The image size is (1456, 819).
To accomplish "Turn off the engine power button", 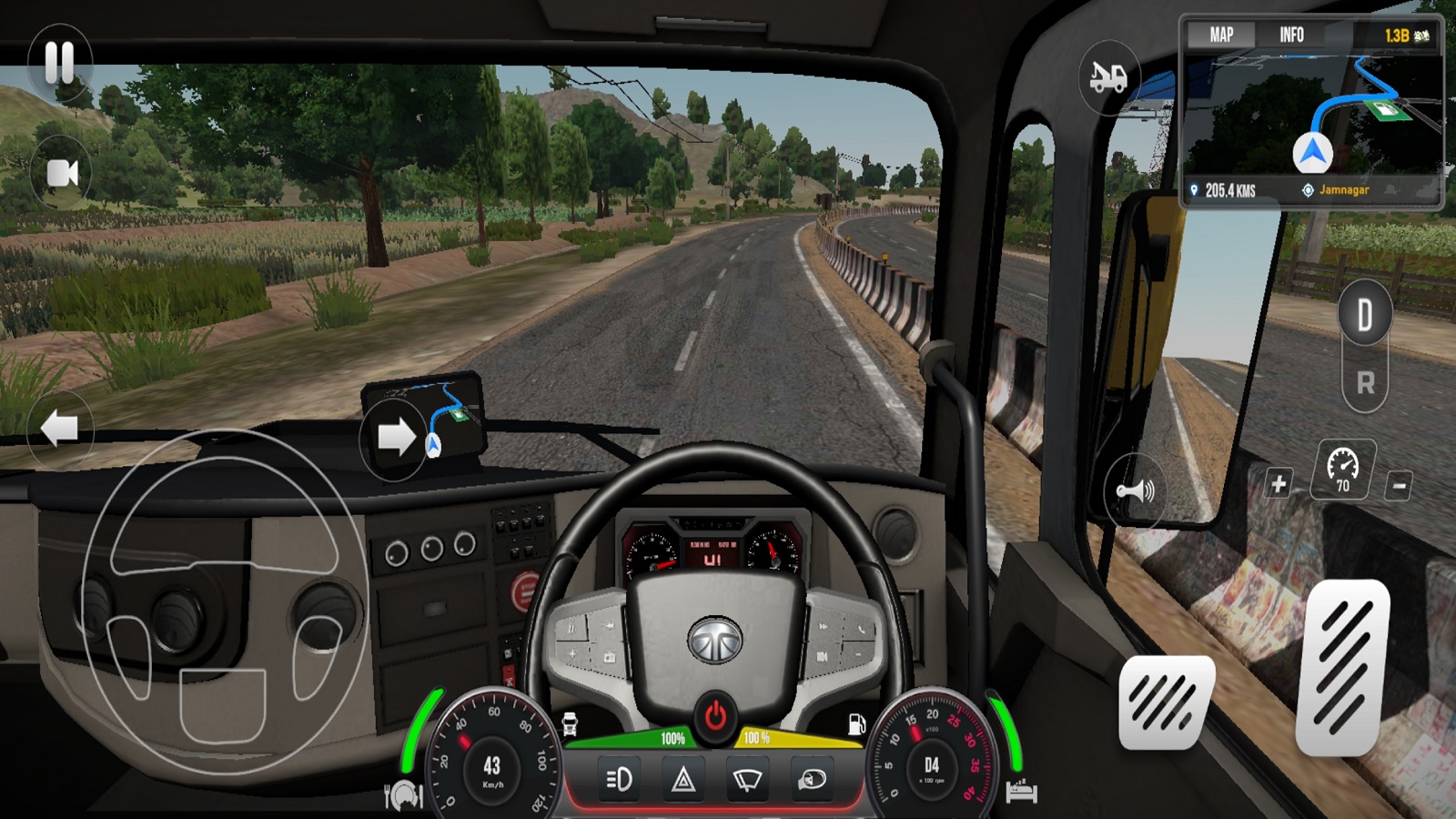I will [x=715, y=716].
